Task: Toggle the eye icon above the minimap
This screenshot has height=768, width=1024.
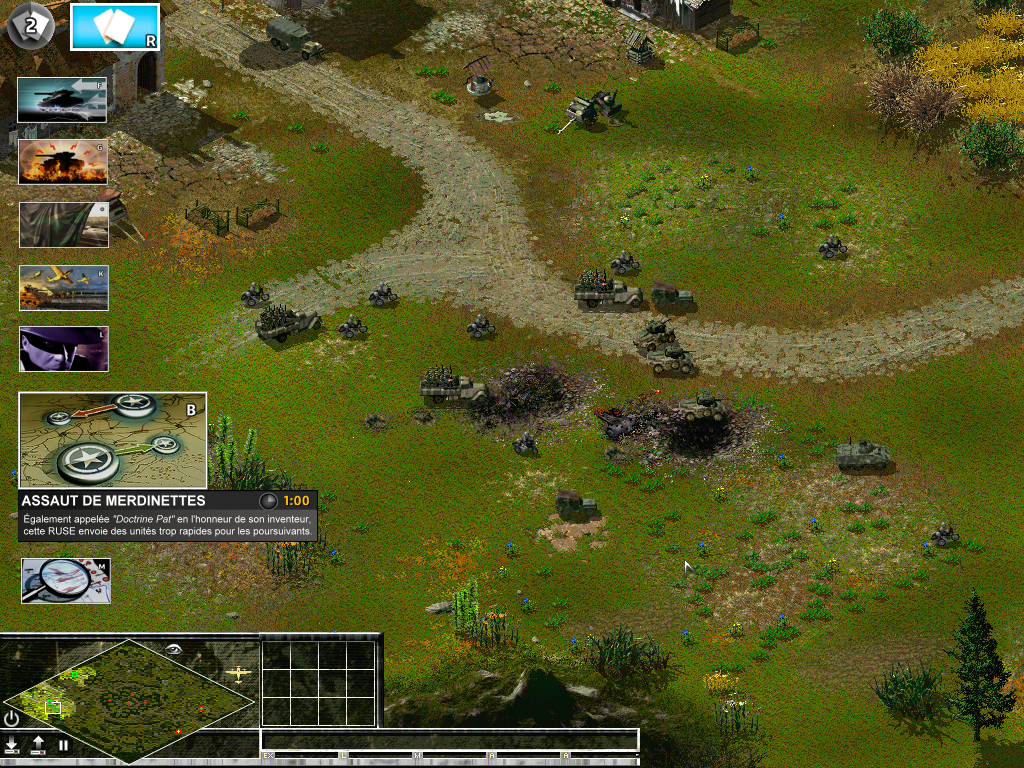Action: 175,649
